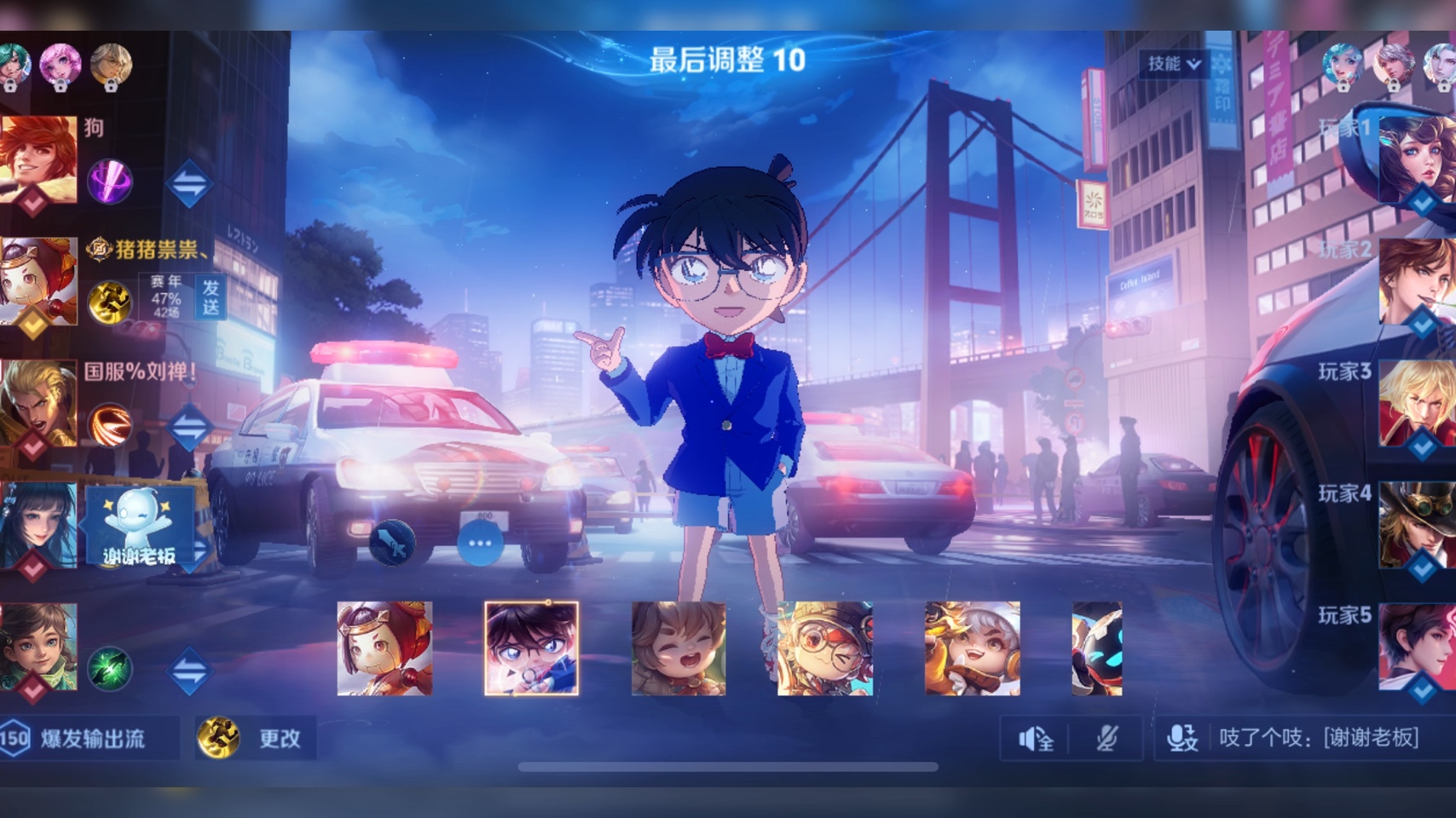Viewport: 1456px width, 818px height.
Task: Select the Conan skin thumbnail
Action: click(531, 648)
